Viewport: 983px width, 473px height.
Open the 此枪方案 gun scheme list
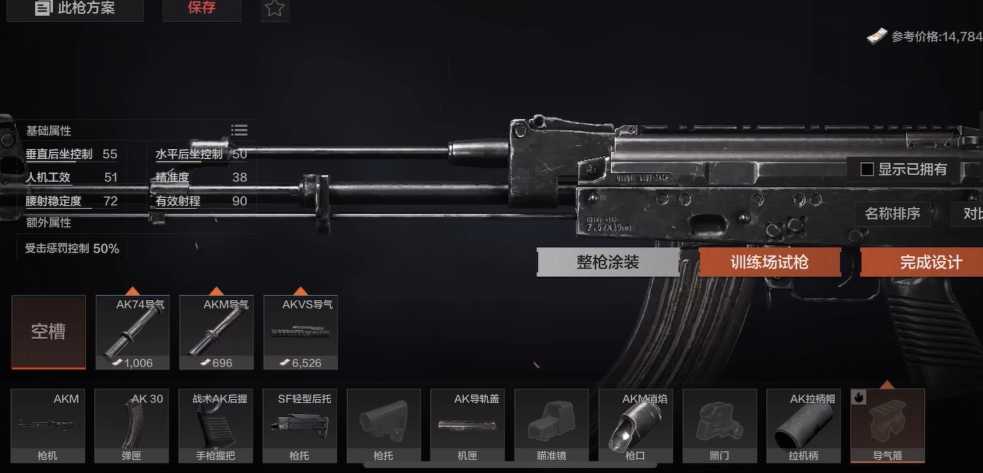click(75, 9)
